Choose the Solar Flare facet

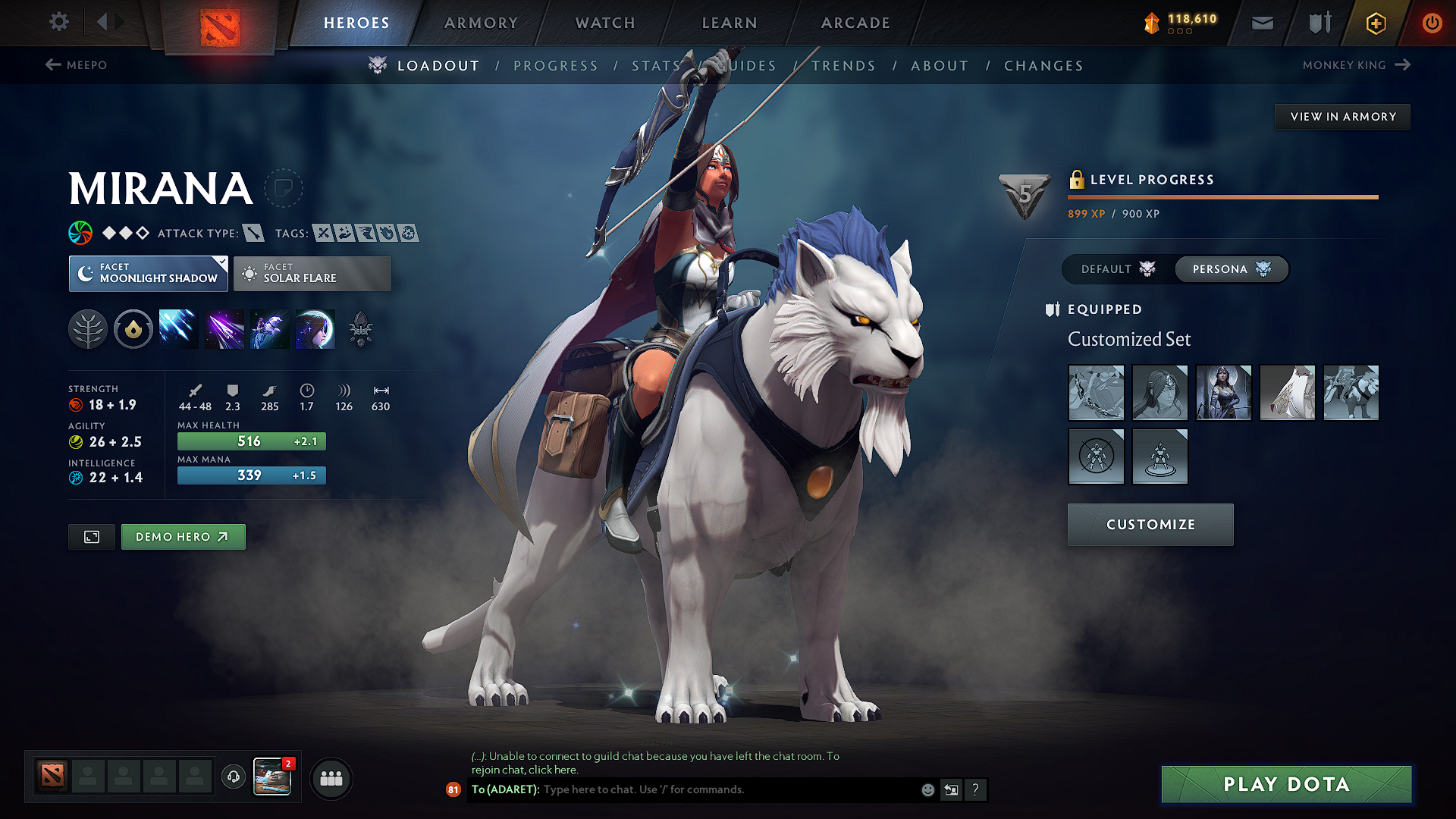click(312, 273)
